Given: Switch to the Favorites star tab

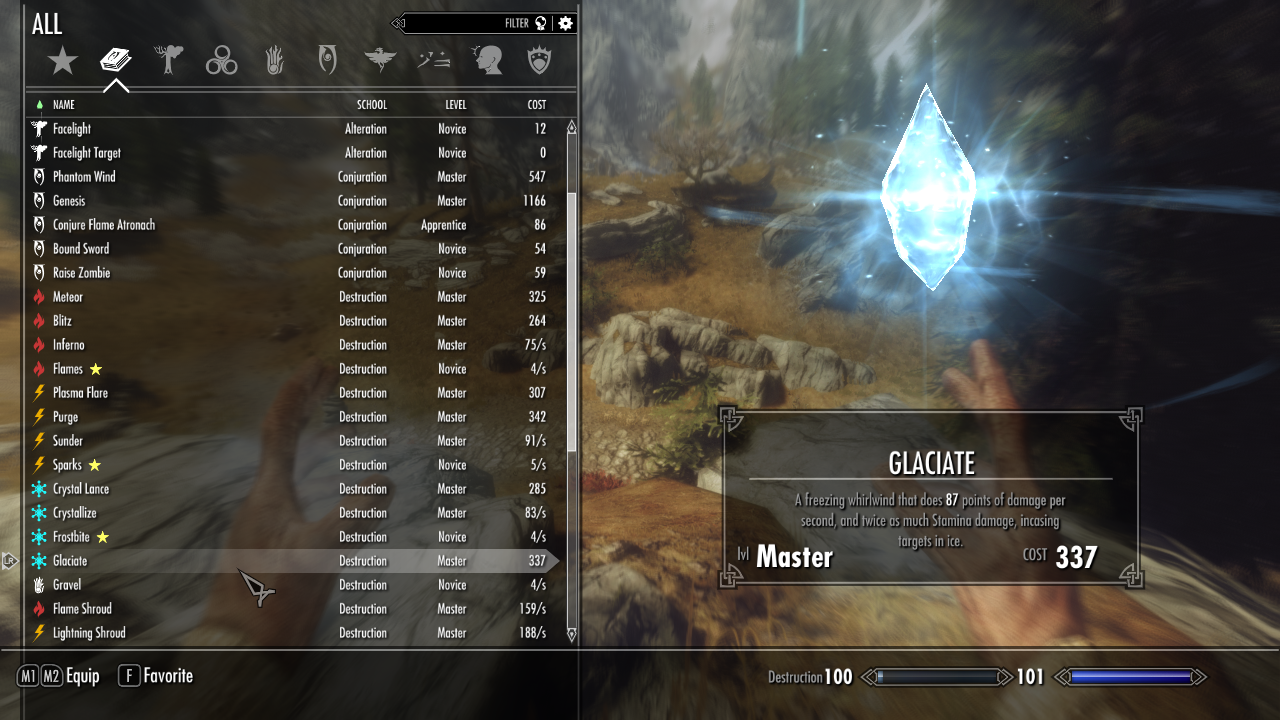Looking at the screenshot, I should click(x=63, y=62).
